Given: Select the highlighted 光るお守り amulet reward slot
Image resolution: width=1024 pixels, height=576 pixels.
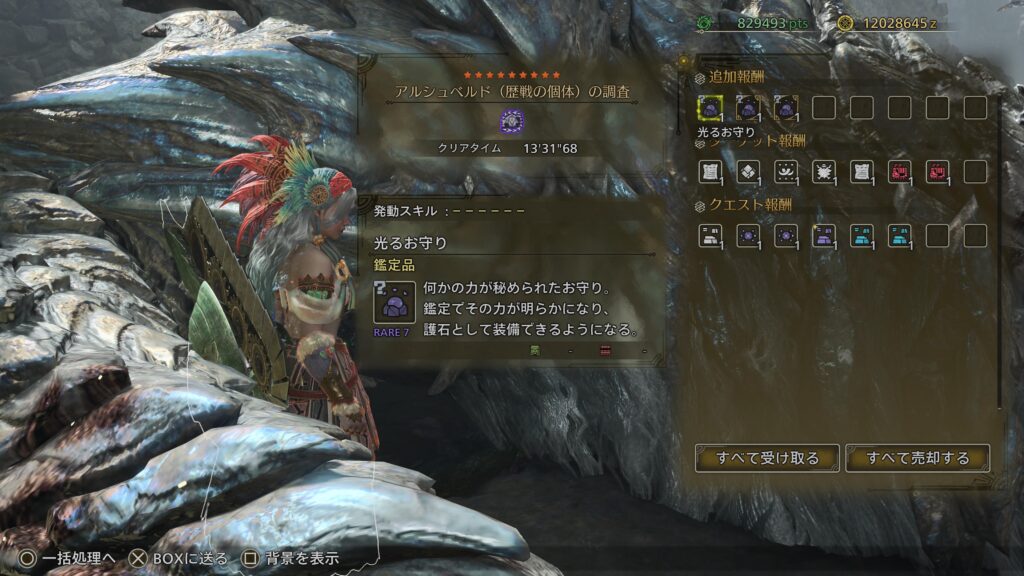Looking at the screenshot, I should [710, 107].
